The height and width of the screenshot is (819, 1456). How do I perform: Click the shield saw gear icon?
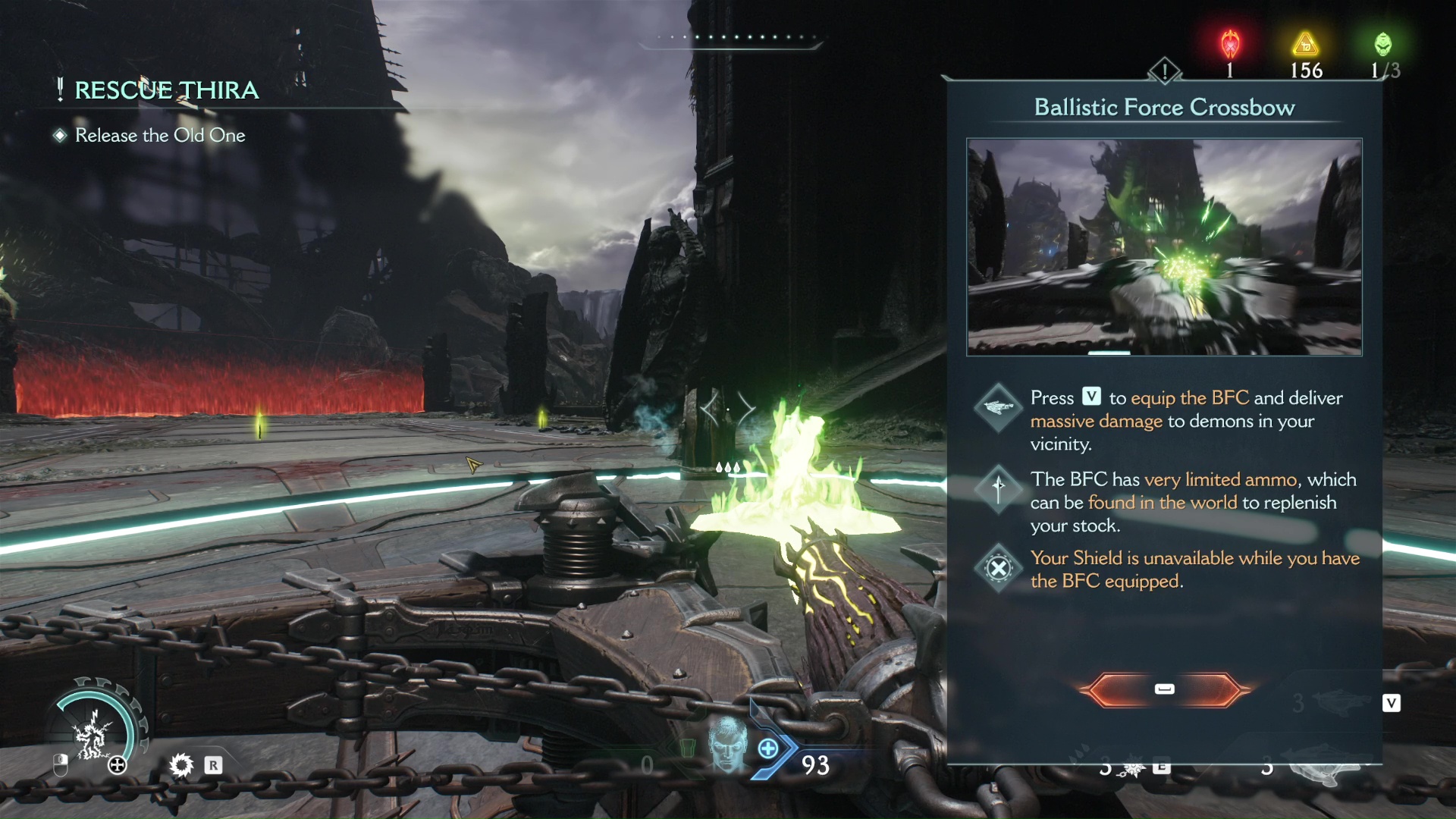[x=181, y=765]
